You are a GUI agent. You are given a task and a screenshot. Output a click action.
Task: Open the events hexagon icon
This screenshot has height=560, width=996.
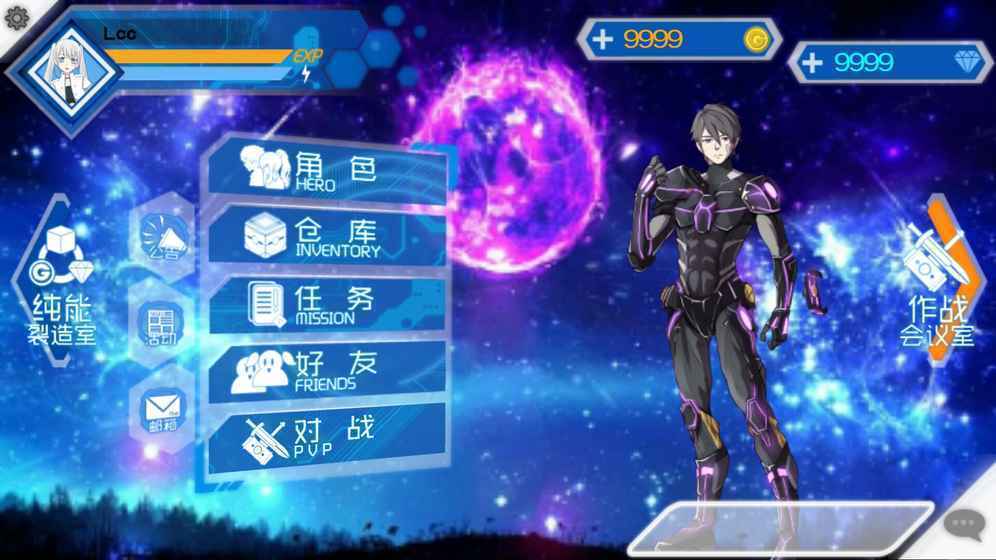pos(161,326)
